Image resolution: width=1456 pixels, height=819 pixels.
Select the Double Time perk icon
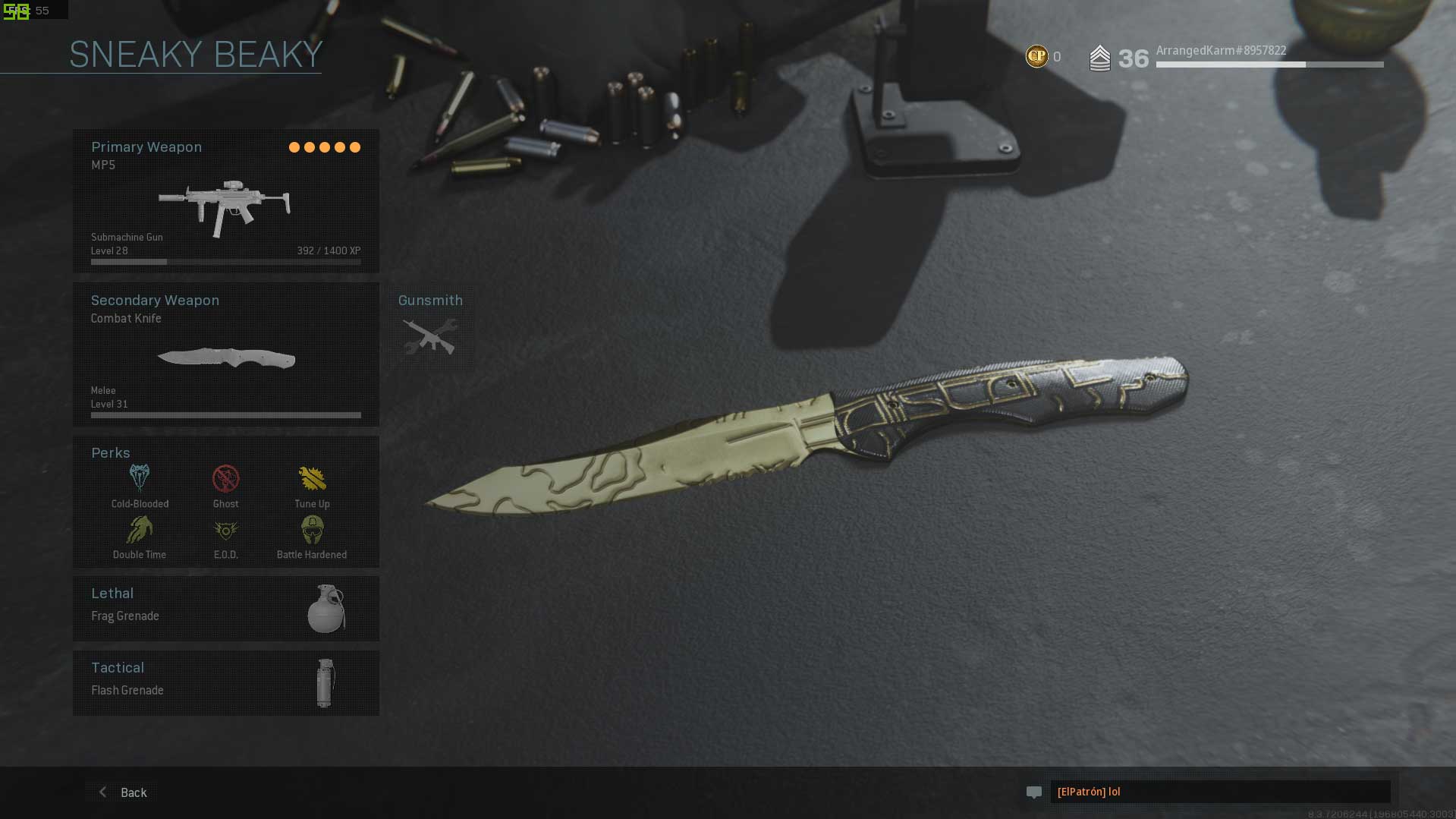(x=139, y=530)
